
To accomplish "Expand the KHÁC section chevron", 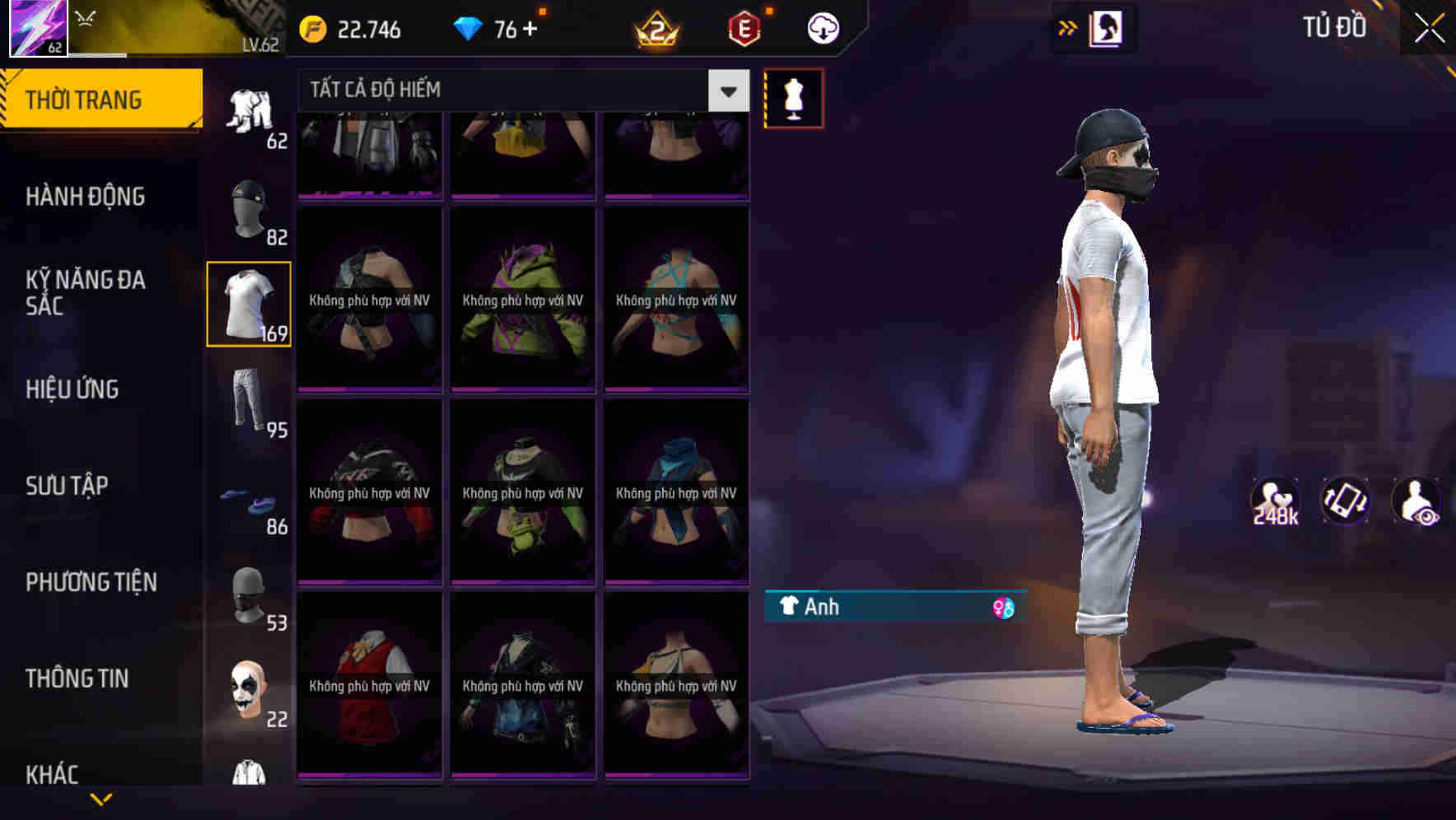I will 100,797.
